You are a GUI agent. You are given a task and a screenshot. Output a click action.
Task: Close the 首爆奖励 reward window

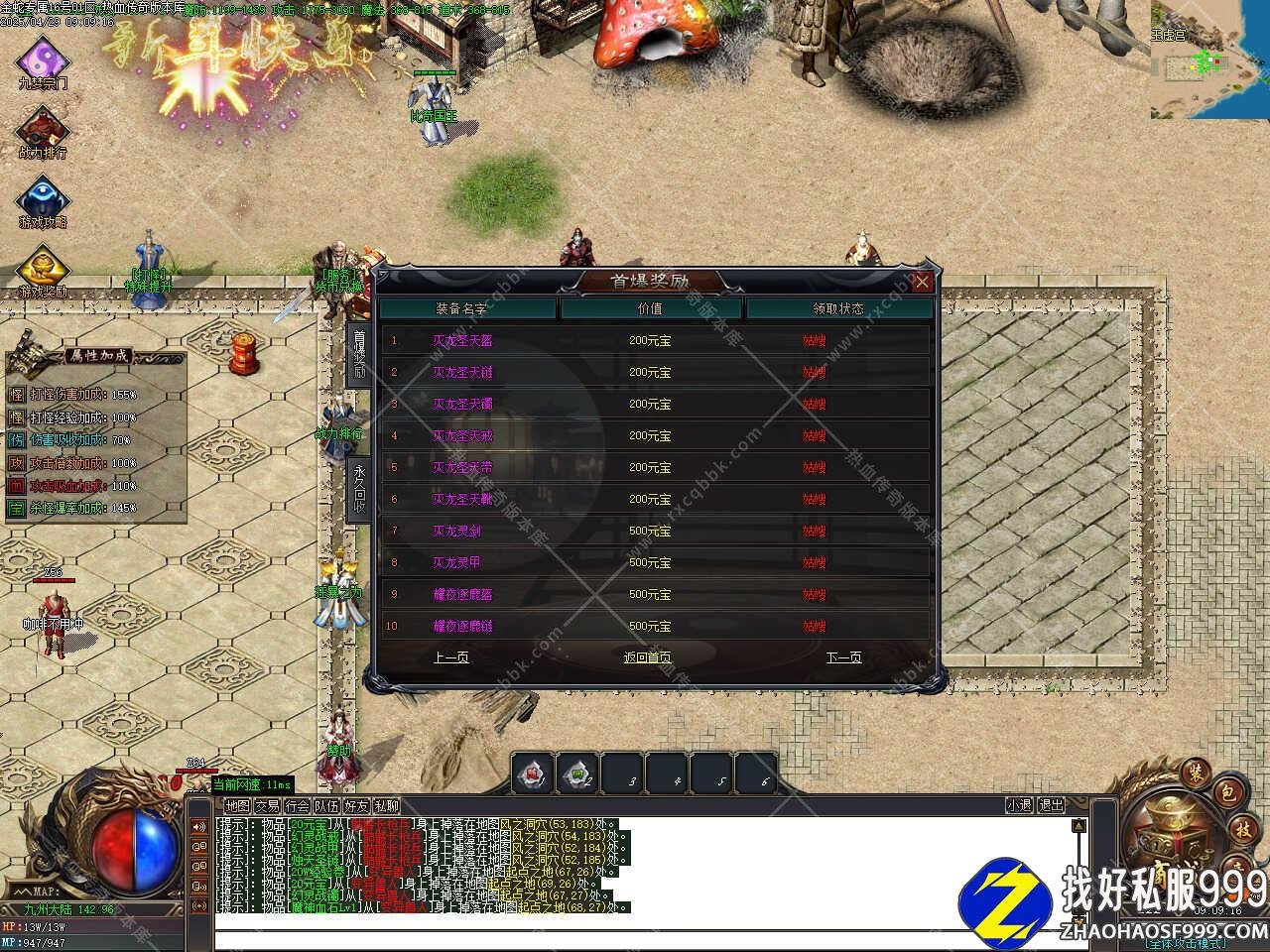point(922,282)
